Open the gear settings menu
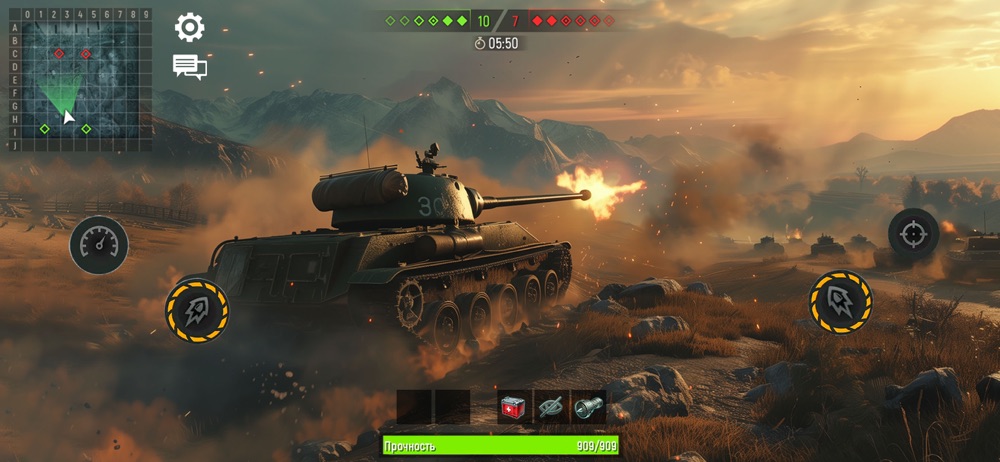 click(189, 27)
